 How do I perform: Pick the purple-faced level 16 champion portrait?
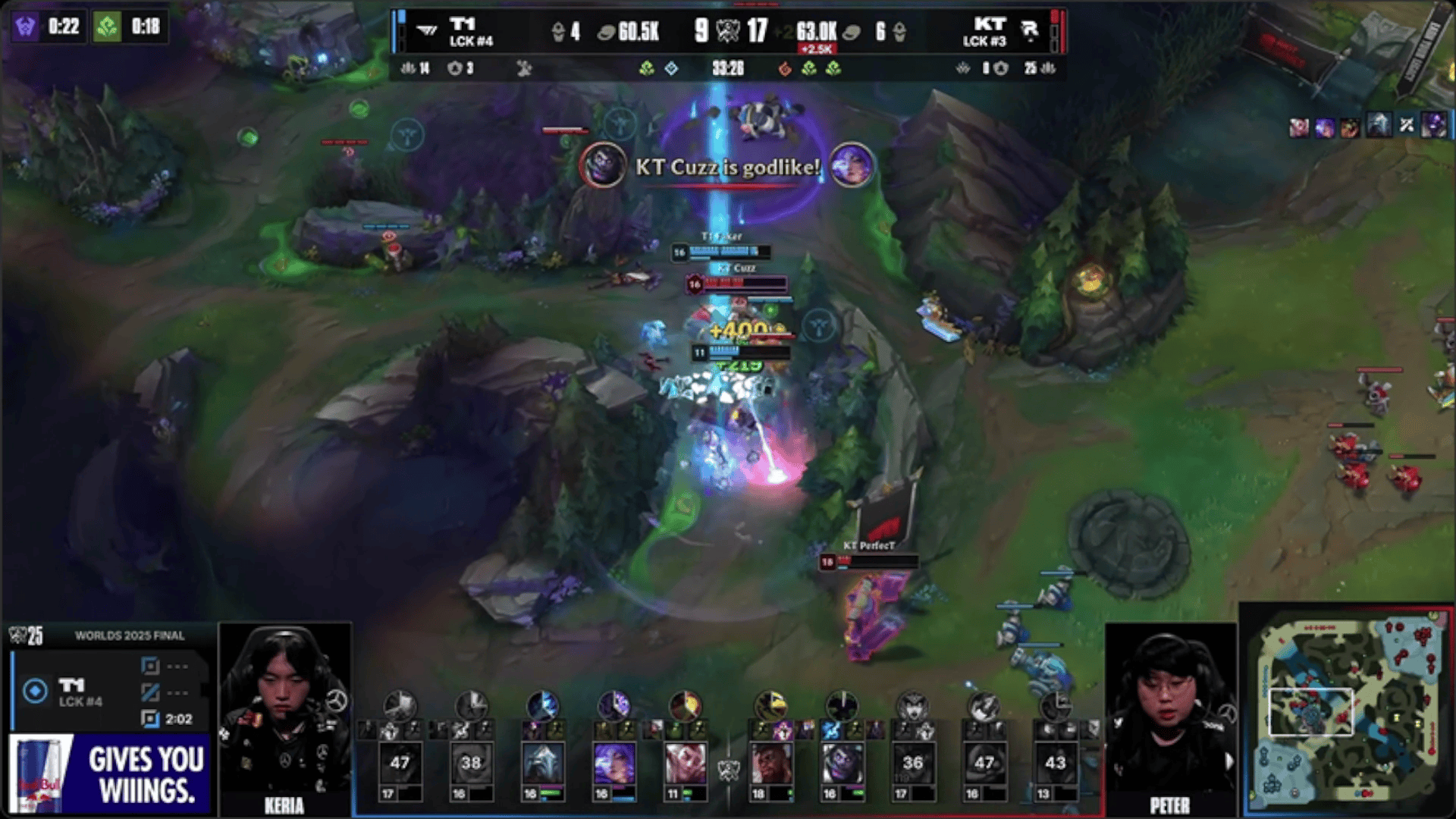(842, 762)
